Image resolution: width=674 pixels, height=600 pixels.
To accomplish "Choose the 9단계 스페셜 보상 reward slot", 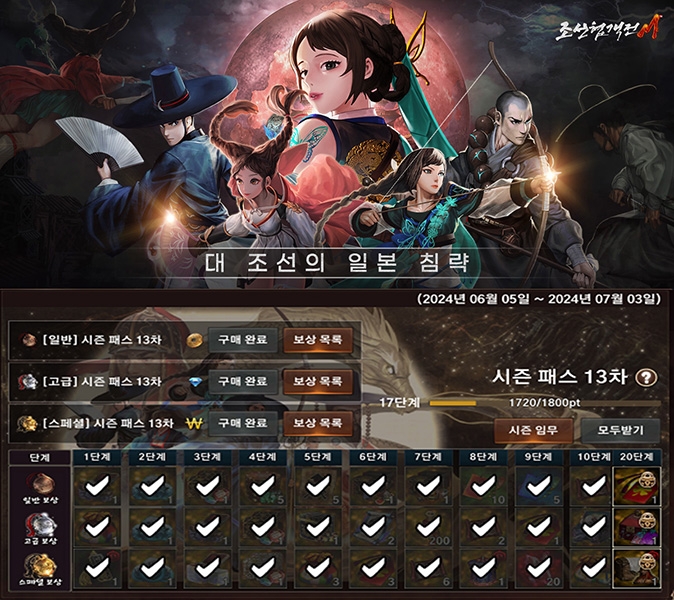I will (538, 567).
